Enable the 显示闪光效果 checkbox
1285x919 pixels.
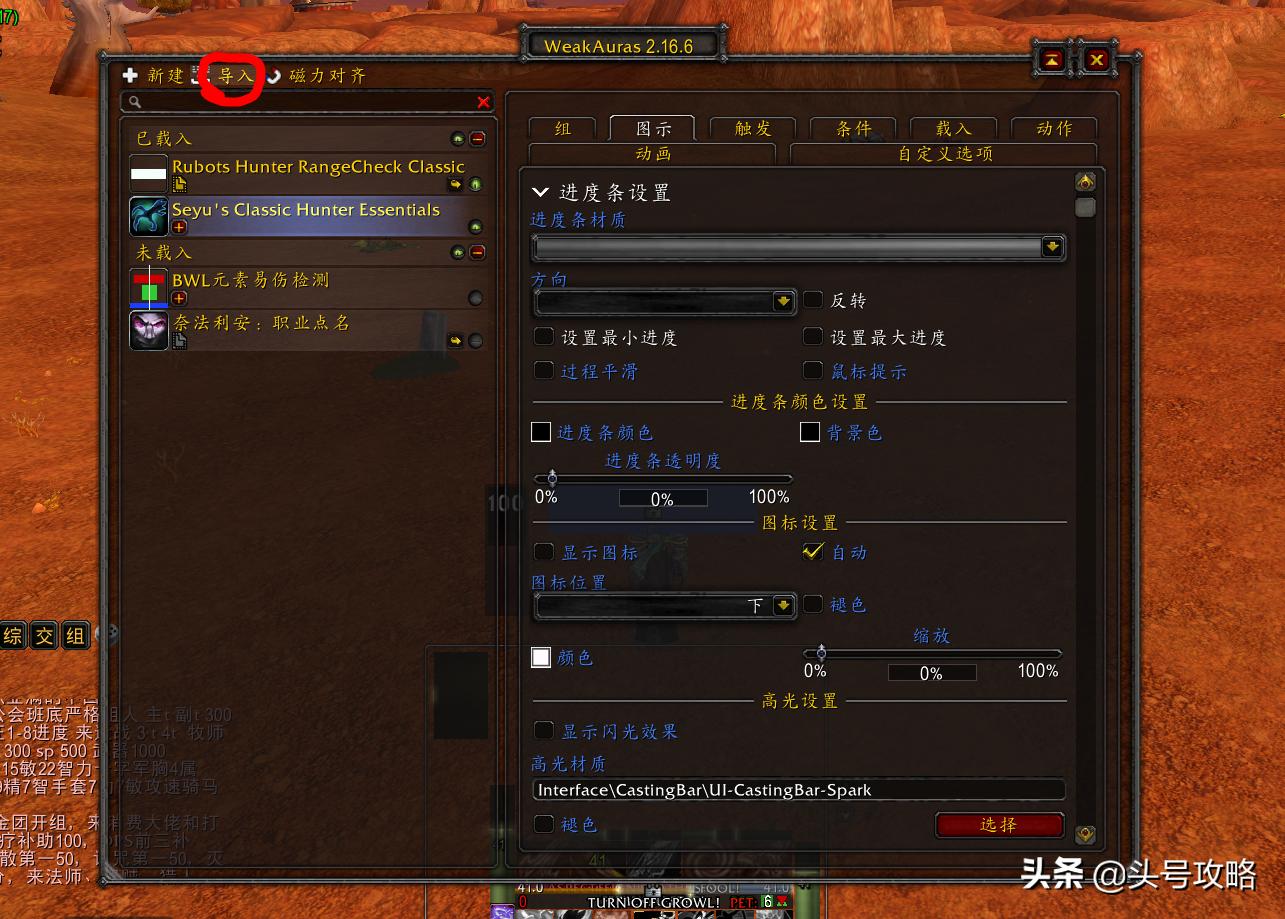(544, 731)
